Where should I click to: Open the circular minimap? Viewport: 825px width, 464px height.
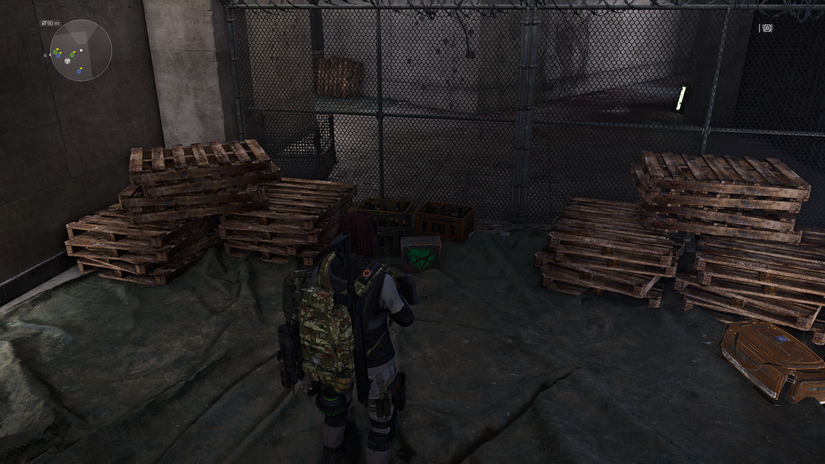click(80, 50)
